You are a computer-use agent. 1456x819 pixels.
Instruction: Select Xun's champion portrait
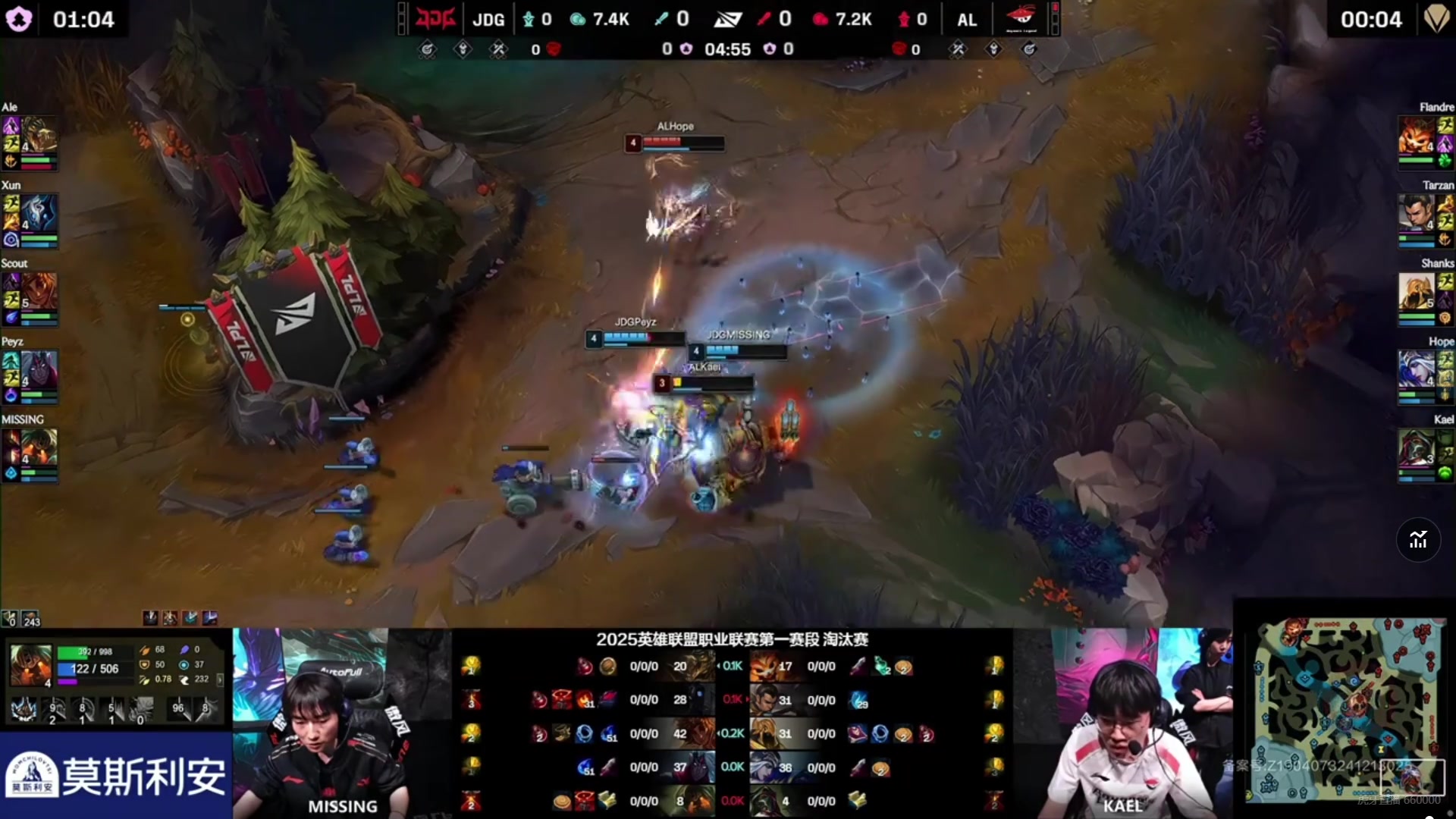pos(39,213)
